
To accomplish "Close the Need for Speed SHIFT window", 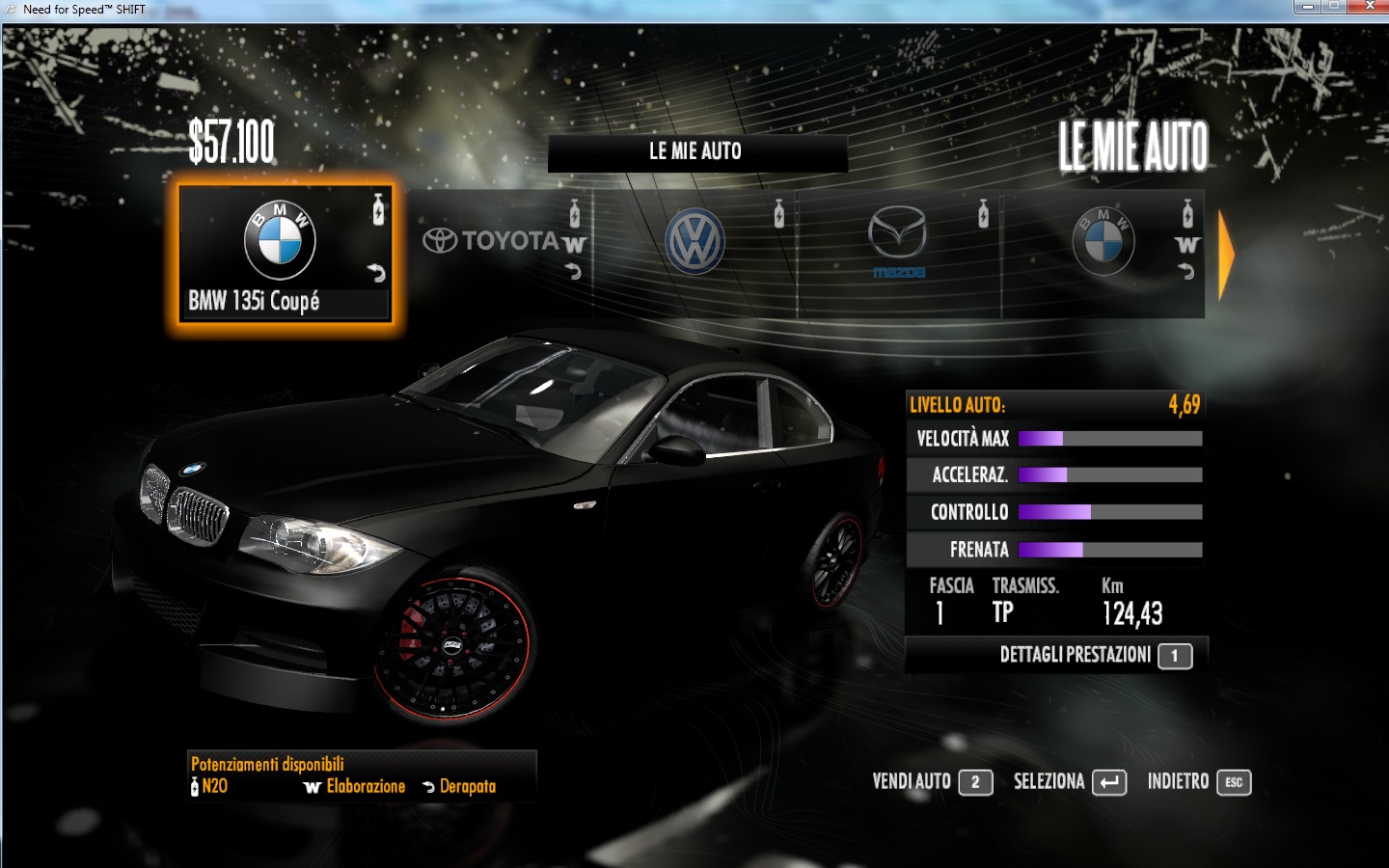I will pos(1369,7).
